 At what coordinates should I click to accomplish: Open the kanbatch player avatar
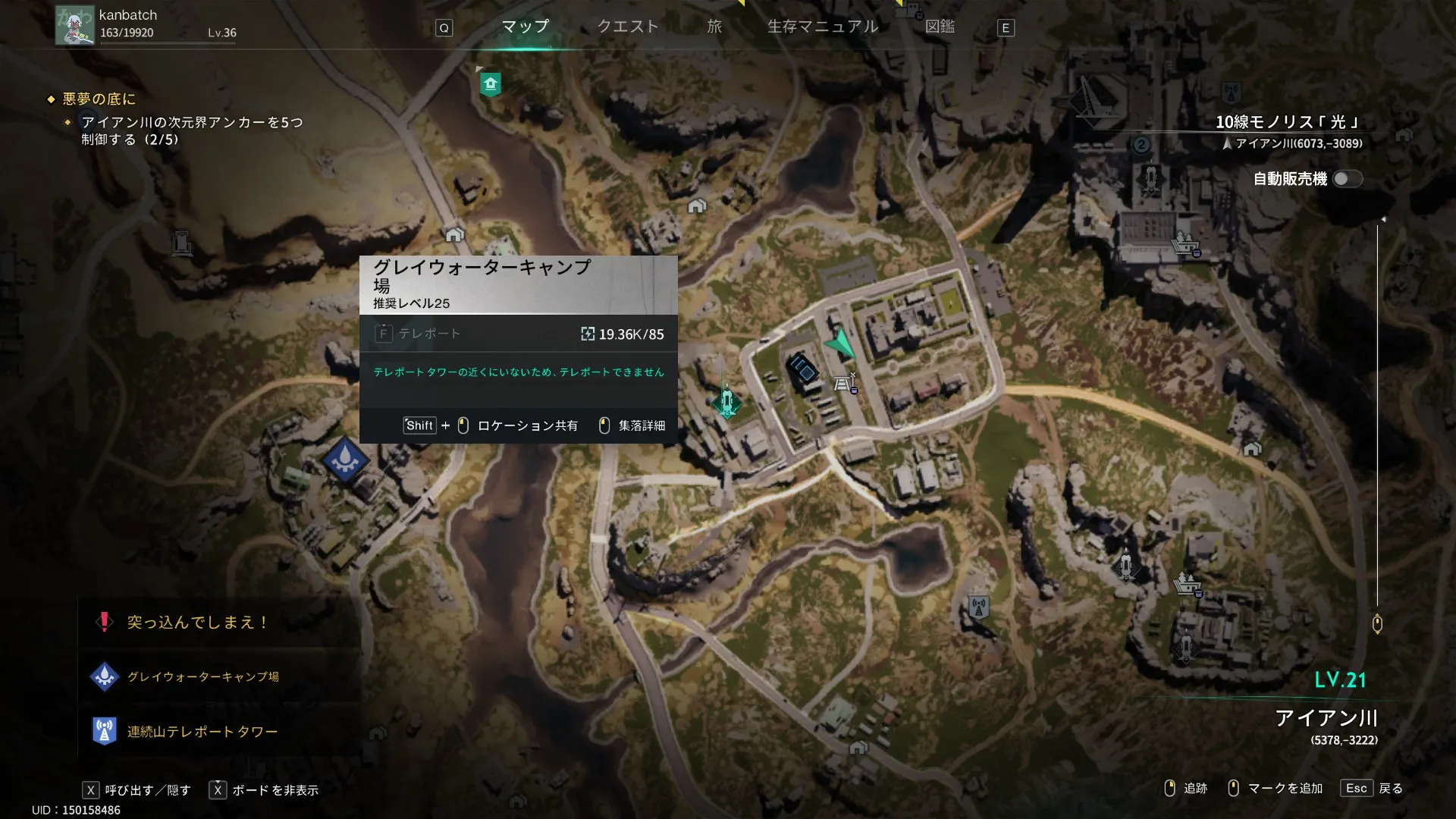(x=75, y=25)
